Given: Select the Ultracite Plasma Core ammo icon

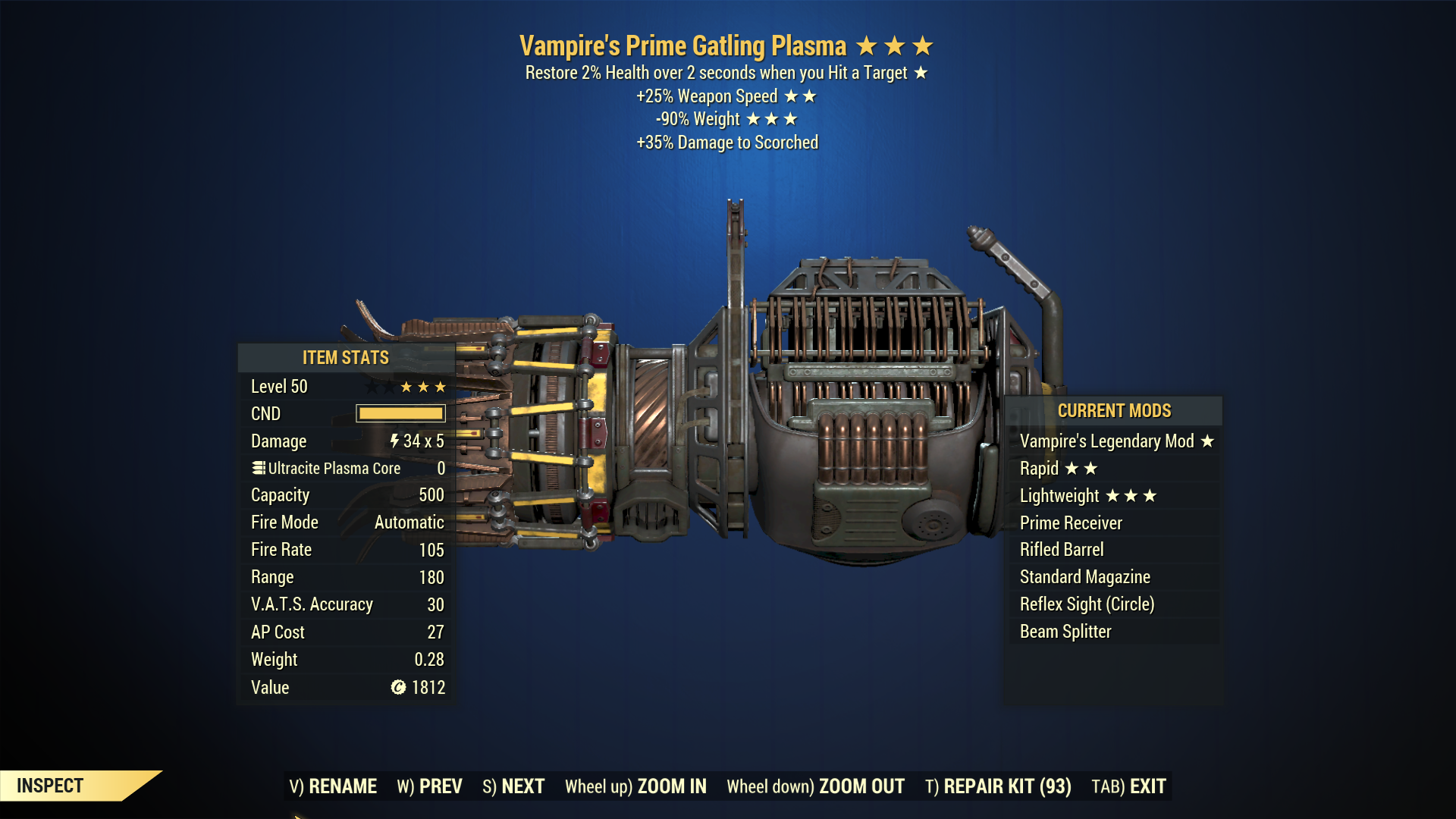Looking at the screenshot, I should [x=257, y=468].
